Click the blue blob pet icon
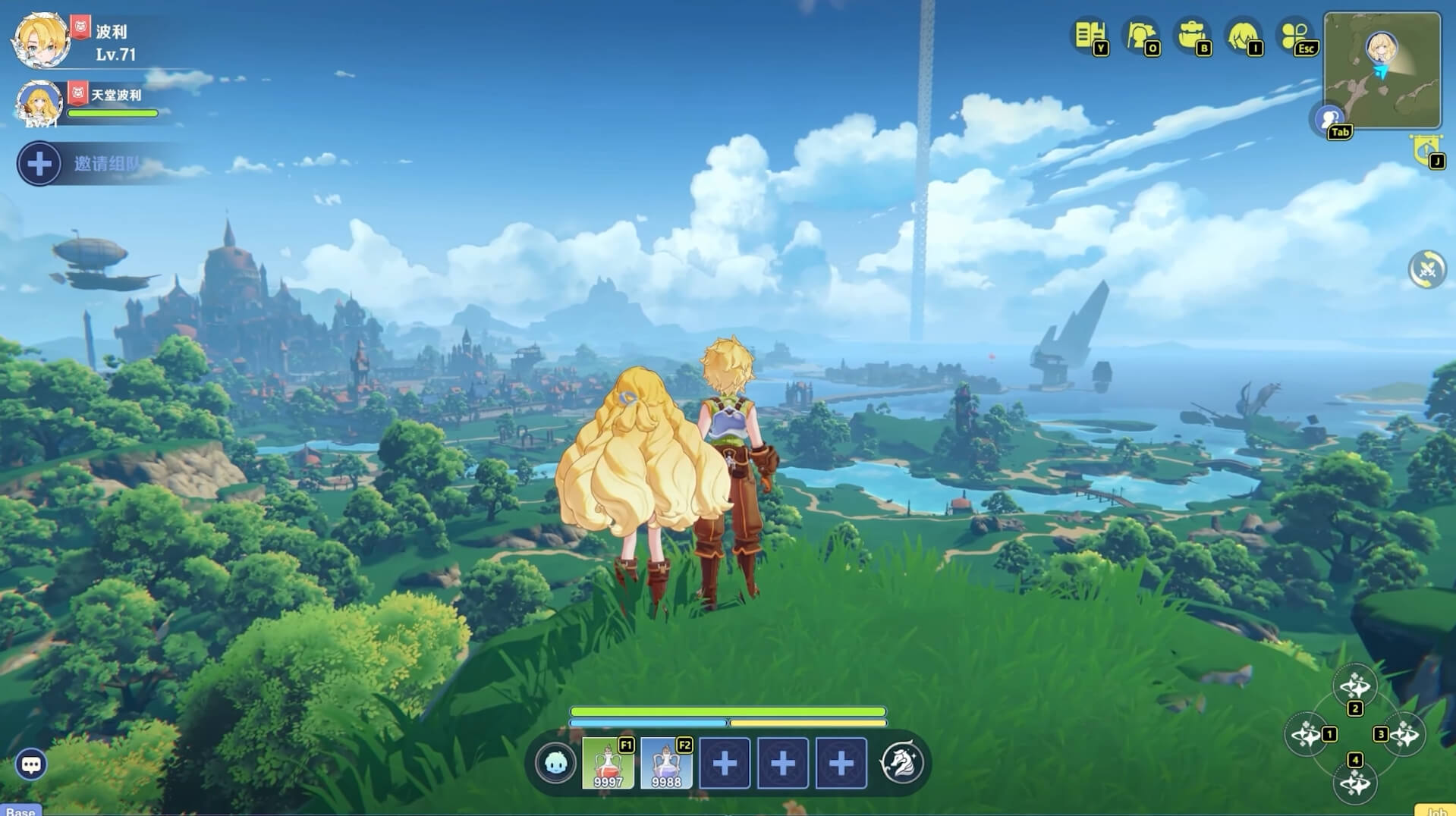Screen dimensions: 1456x816 (555, 763)
